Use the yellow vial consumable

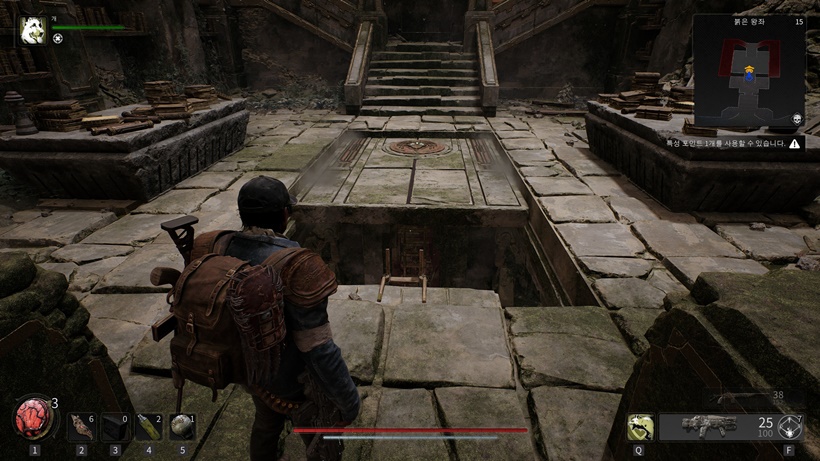[147, 427]
